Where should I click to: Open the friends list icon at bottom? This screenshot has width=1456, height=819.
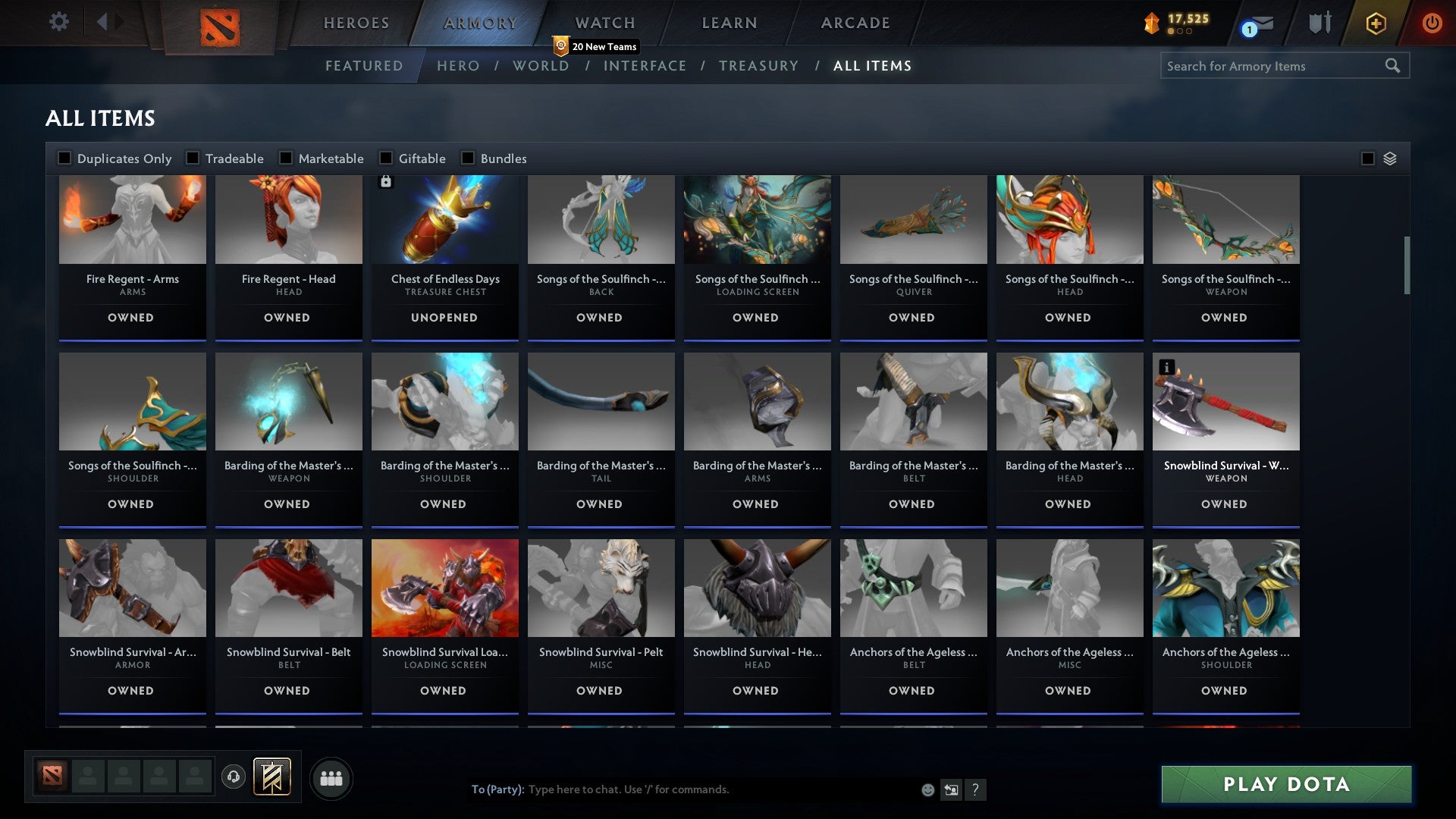coord(331,777)
